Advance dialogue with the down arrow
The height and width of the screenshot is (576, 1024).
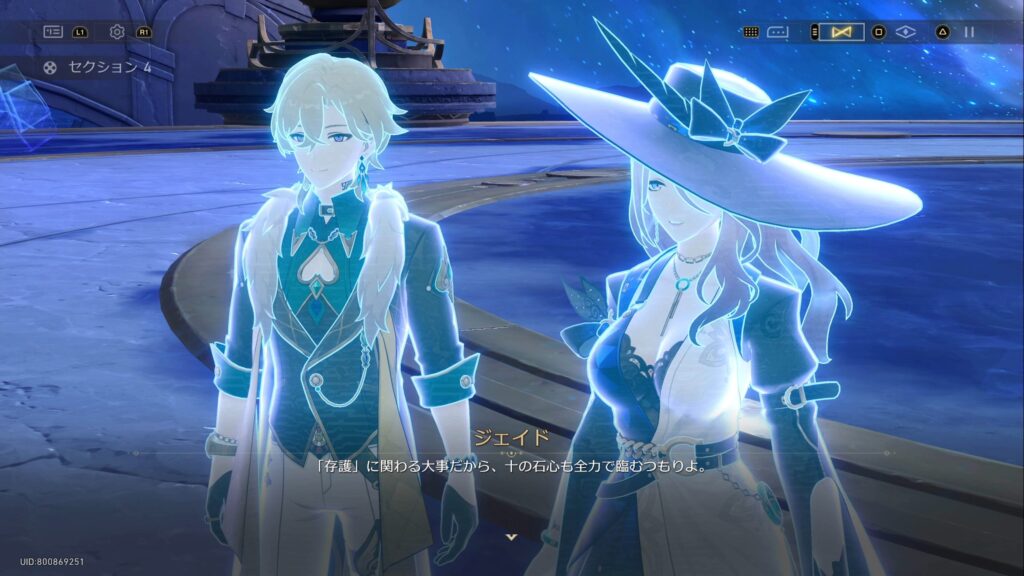tap(511, 537)
